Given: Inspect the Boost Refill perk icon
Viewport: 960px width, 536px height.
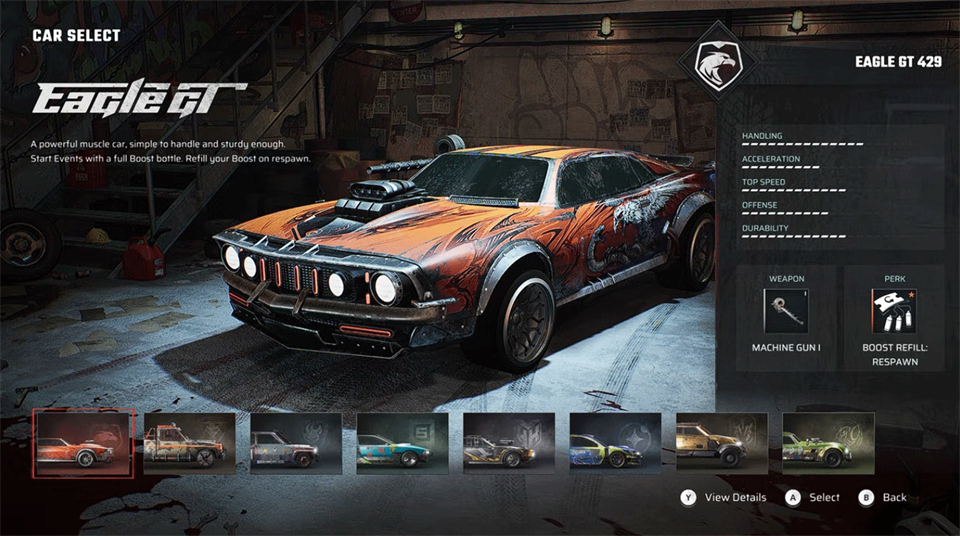Looking at the screenshot, I should click(895, 311).
